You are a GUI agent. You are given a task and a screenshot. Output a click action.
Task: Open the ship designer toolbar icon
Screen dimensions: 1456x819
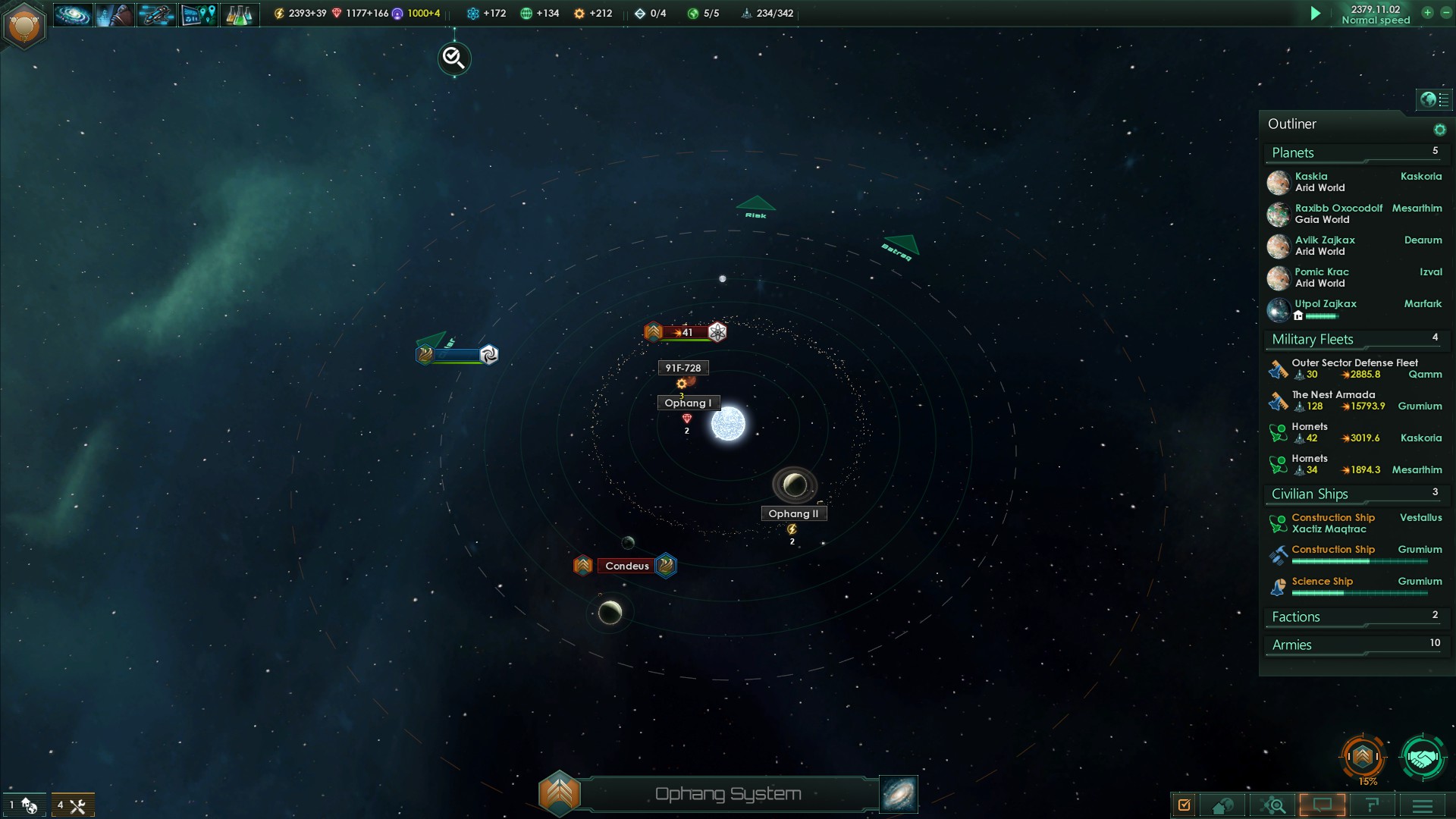click(155, 14)
